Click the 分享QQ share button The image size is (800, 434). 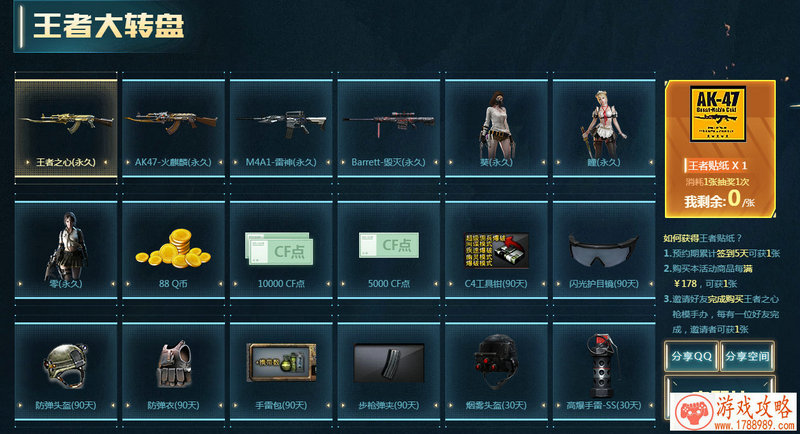coord(691,356)
